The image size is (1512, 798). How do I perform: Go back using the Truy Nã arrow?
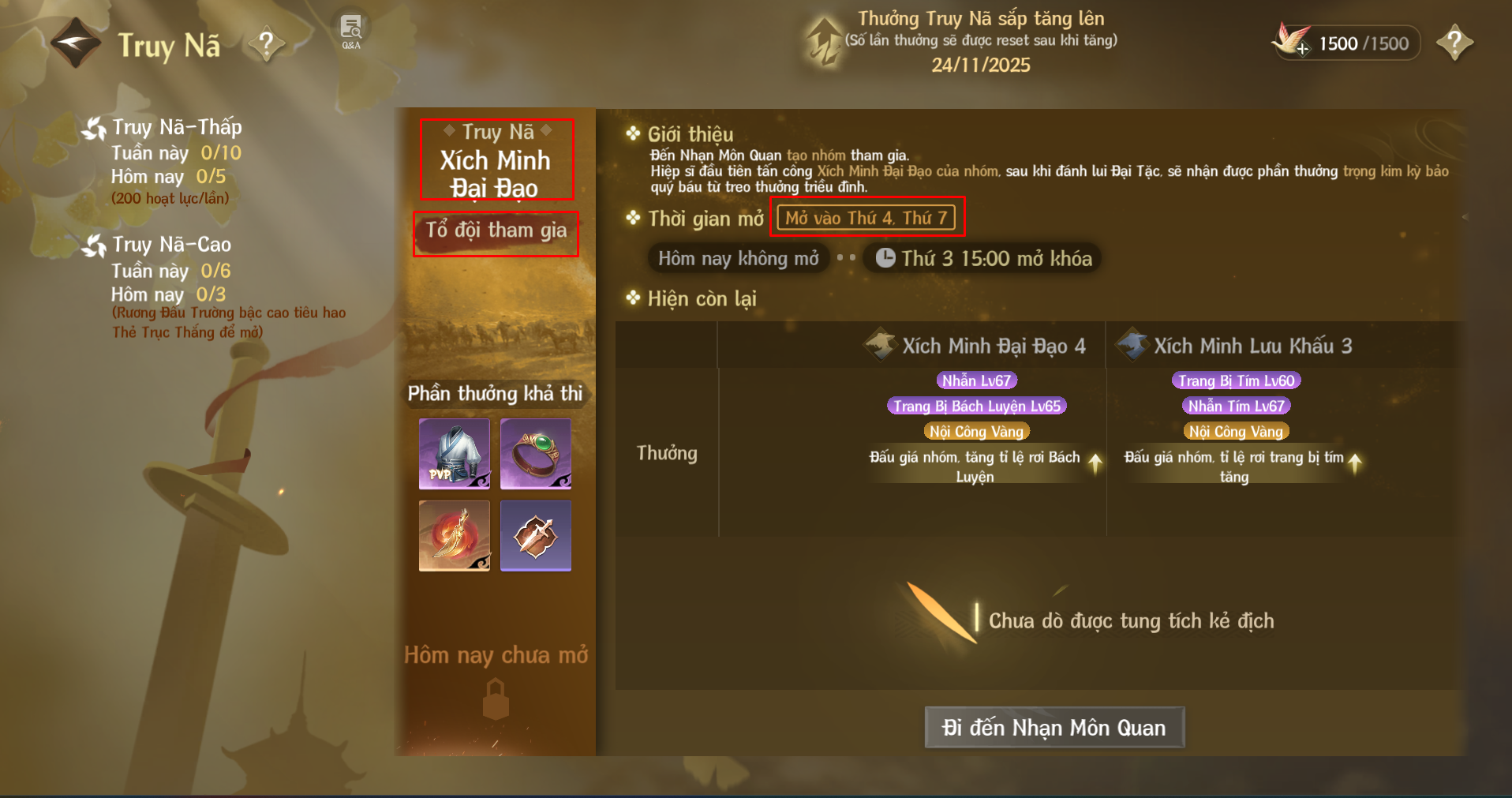[x=75, y=43]
